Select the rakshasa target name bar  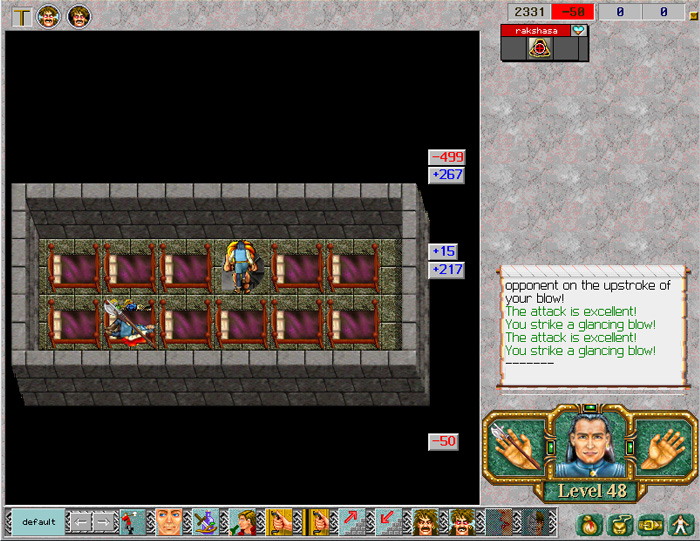pyautogui.click(x=536, y=31)
